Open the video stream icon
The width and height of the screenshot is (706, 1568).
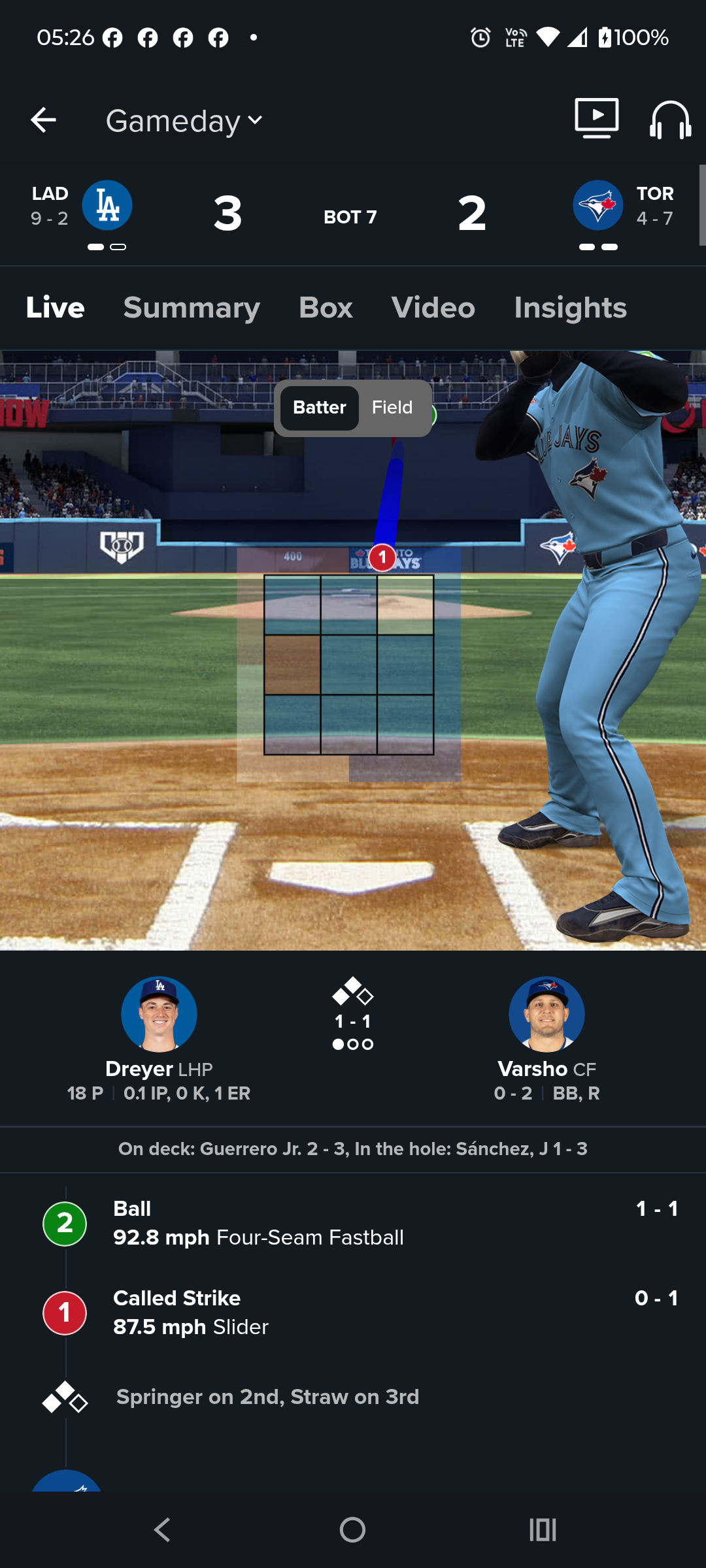point(596,118)
